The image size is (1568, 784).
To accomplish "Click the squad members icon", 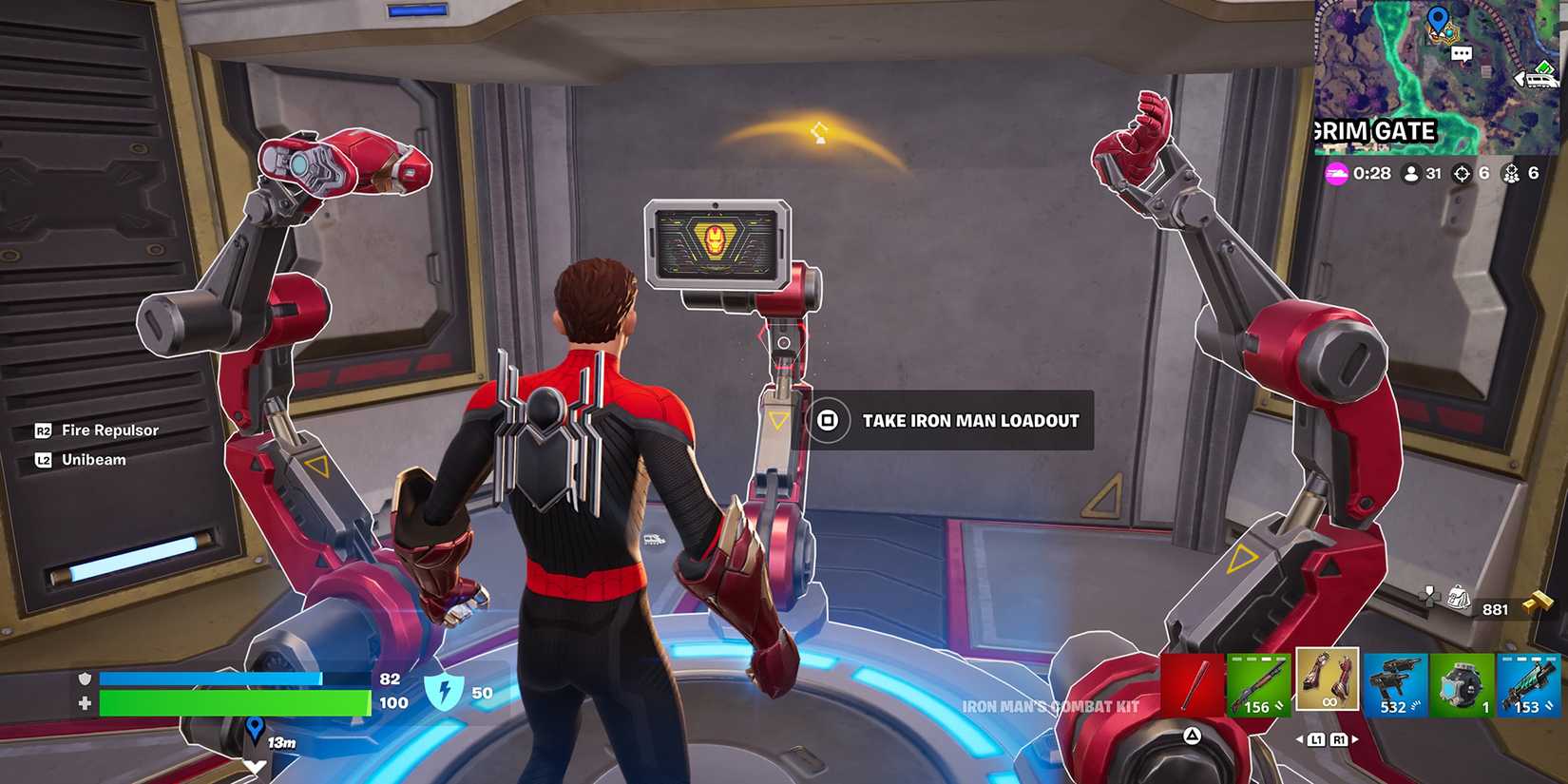I will (1514, 173).
